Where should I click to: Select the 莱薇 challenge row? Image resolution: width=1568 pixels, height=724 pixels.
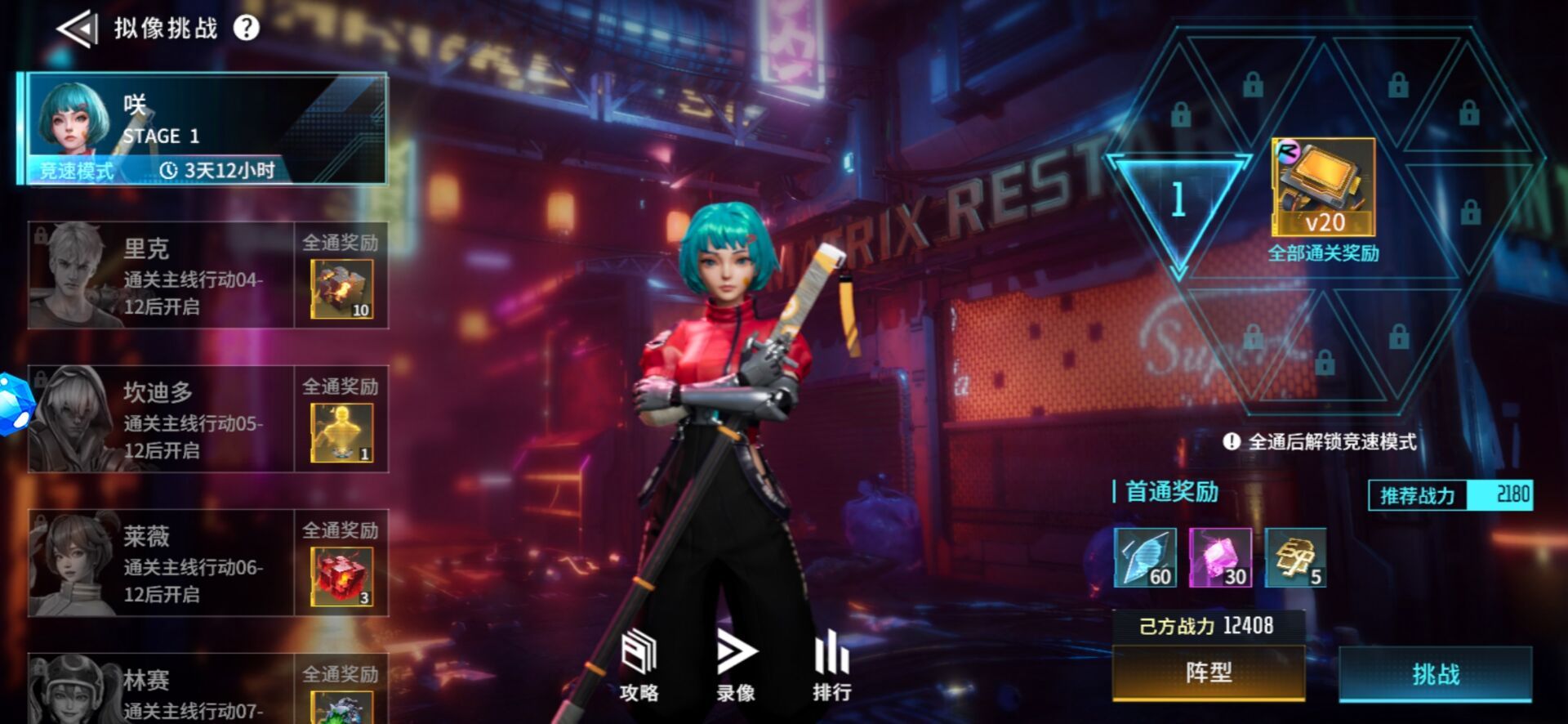(161, 563)
